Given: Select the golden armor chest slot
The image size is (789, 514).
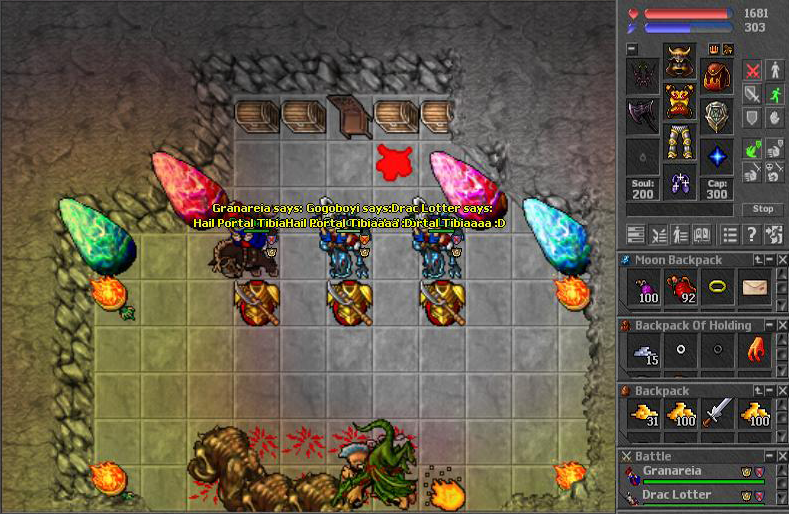Looking at the screenshot, I should coord(680,103).
